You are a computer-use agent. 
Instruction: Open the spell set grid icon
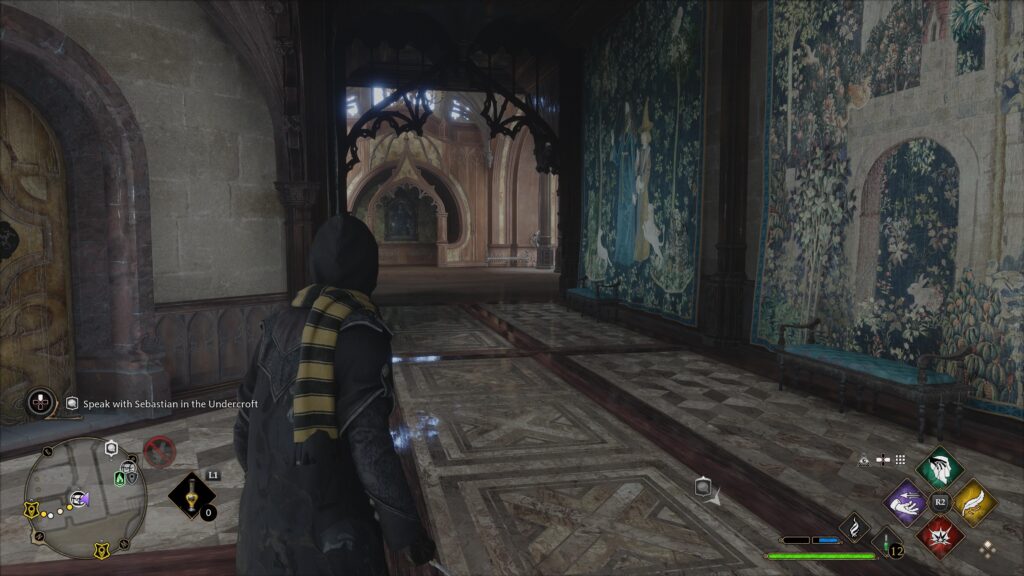tap(900, 460)
